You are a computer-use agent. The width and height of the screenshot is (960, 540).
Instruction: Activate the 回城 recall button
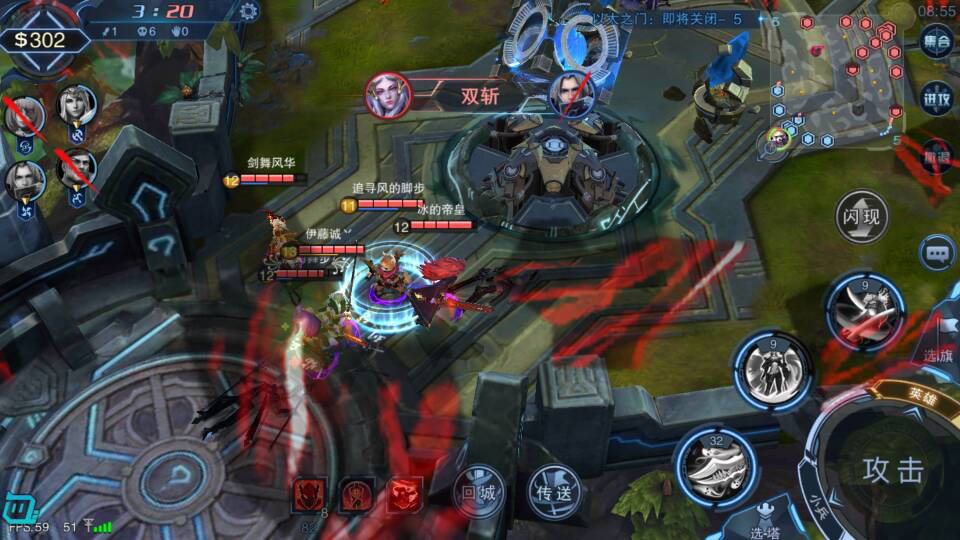tap(480, 491)
